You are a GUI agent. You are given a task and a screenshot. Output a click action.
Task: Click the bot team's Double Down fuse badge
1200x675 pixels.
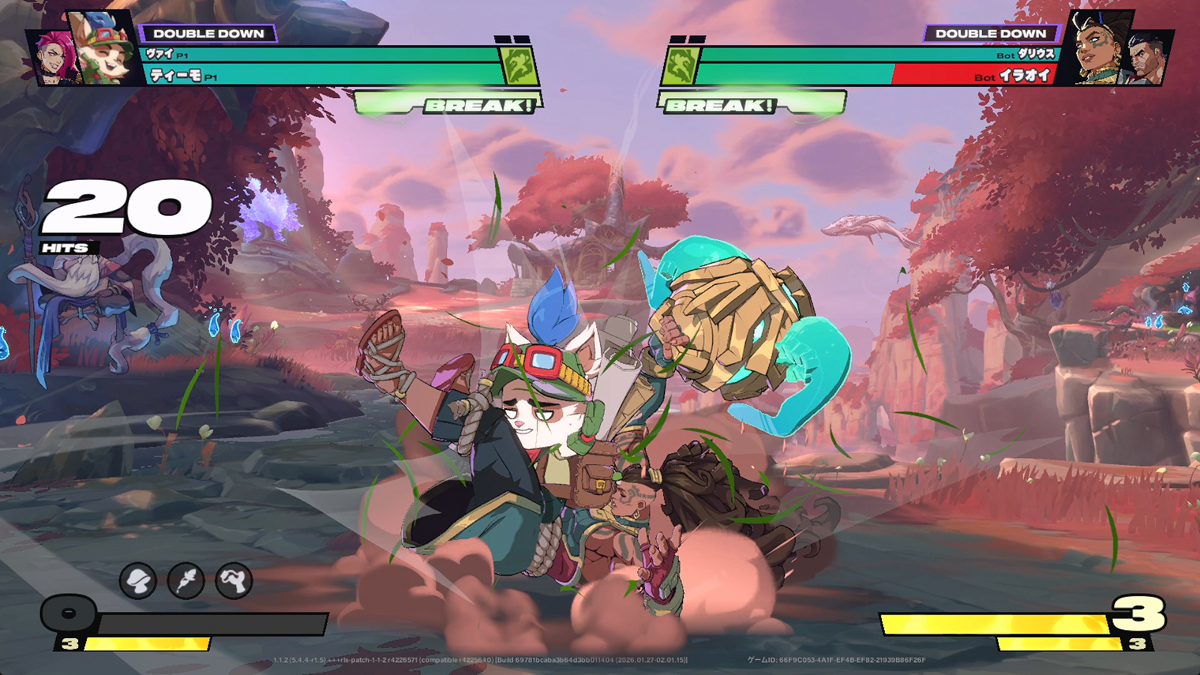click(x=991, y=33)
